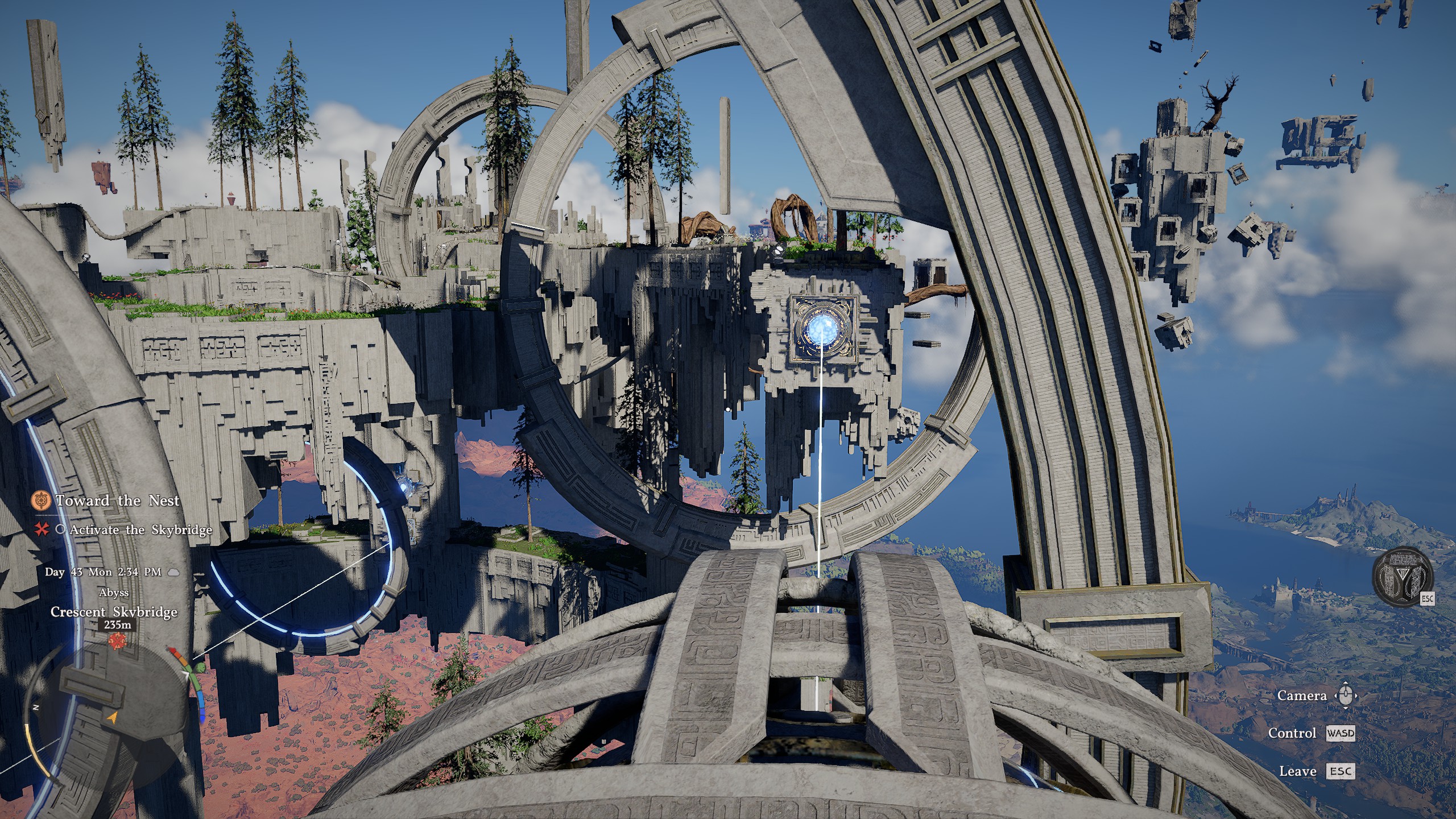This screenshot has height=819, width=1456.
Task: Click the Abyss region label
Action: [114, 593]
